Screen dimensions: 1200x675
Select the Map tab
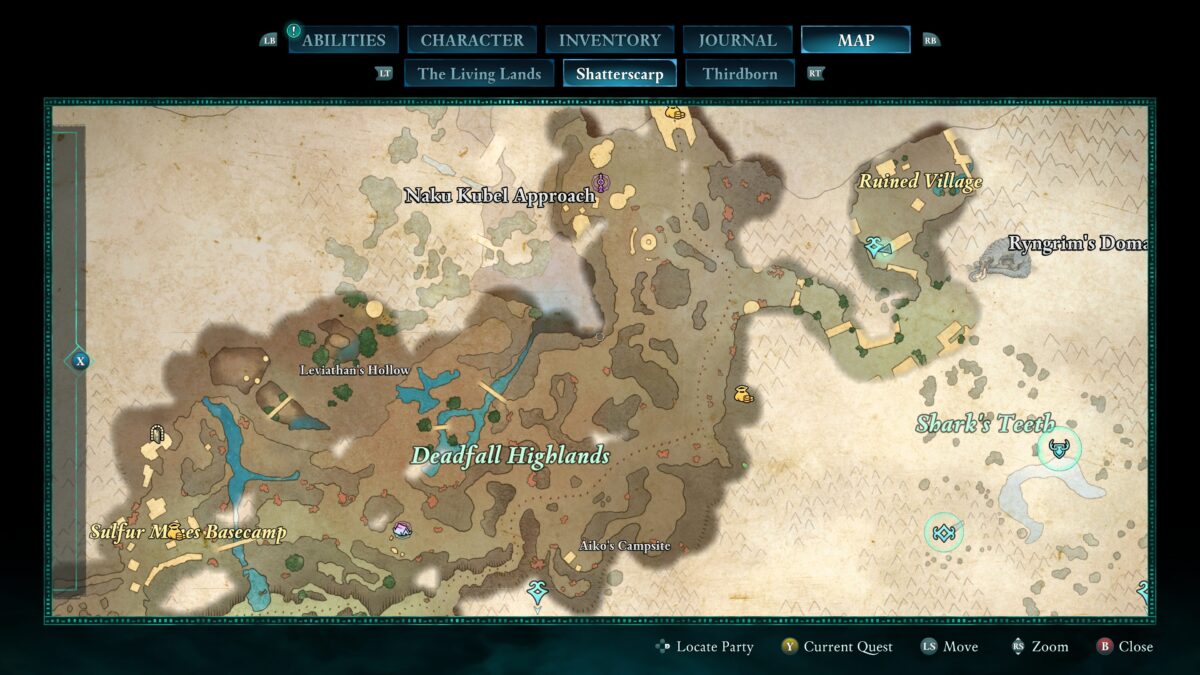point(855,40)
